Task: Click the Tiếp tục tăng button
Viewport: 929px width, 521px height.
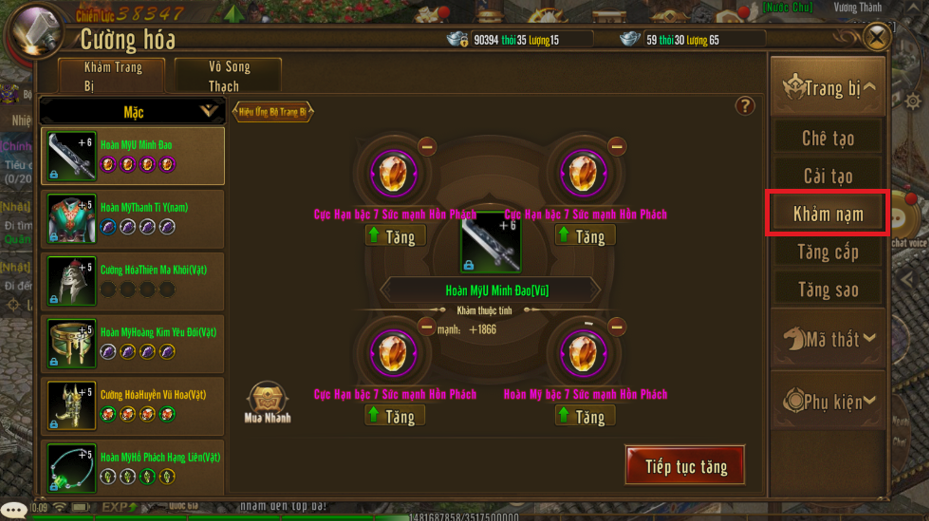Action: coord(685,466)
